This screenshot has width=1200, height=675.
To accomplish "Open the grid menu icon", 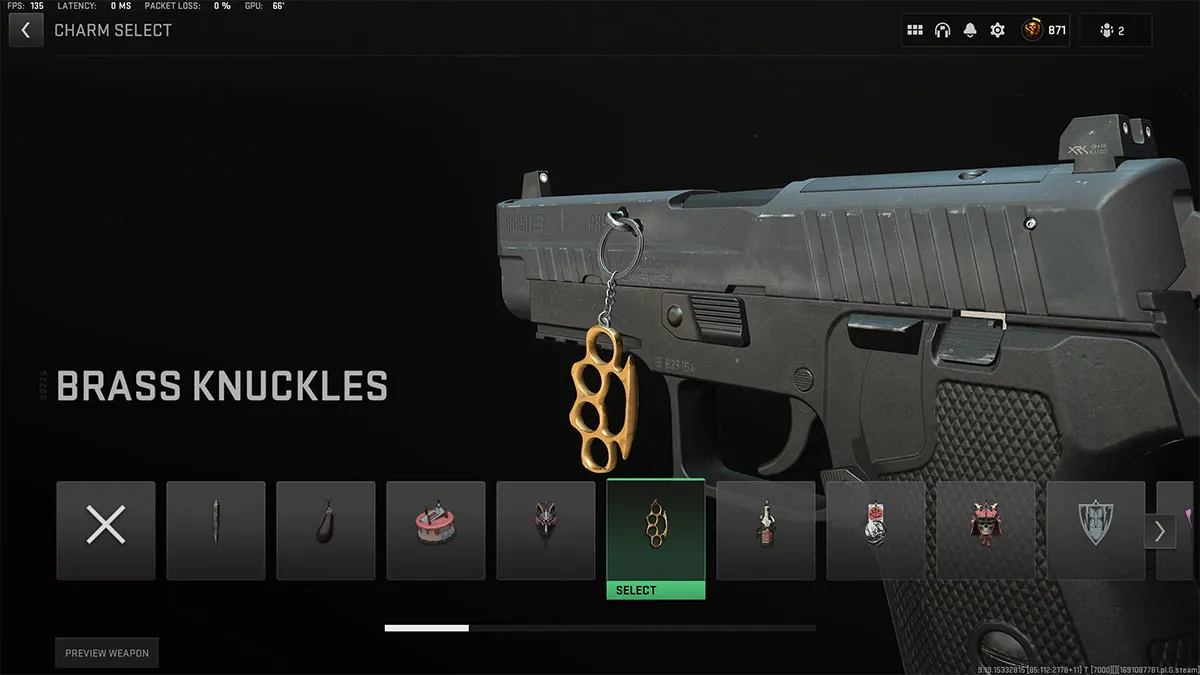I will [x=915, y=30].
